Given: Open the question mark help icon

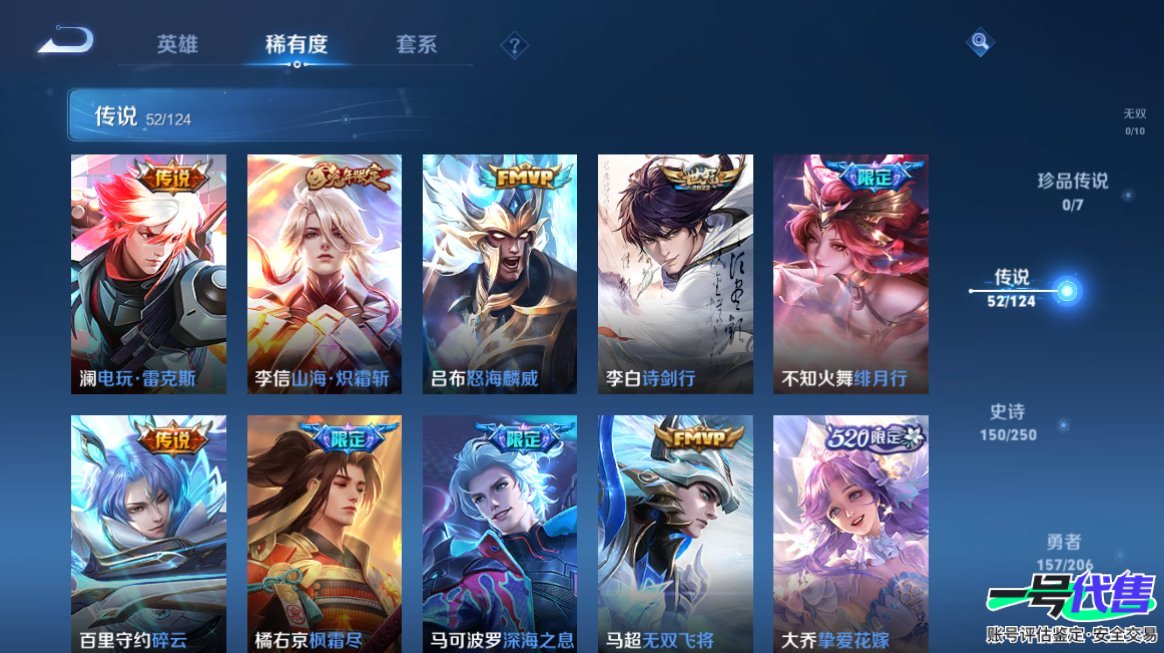Looking at the screenshot, I should [x=514, y=45].
